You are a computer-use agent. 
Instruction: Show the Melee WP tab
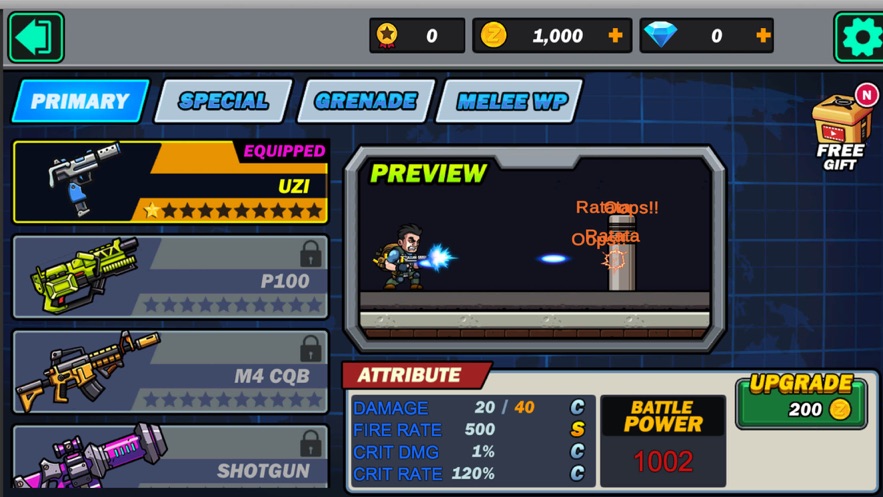click(x=511, y=101)
